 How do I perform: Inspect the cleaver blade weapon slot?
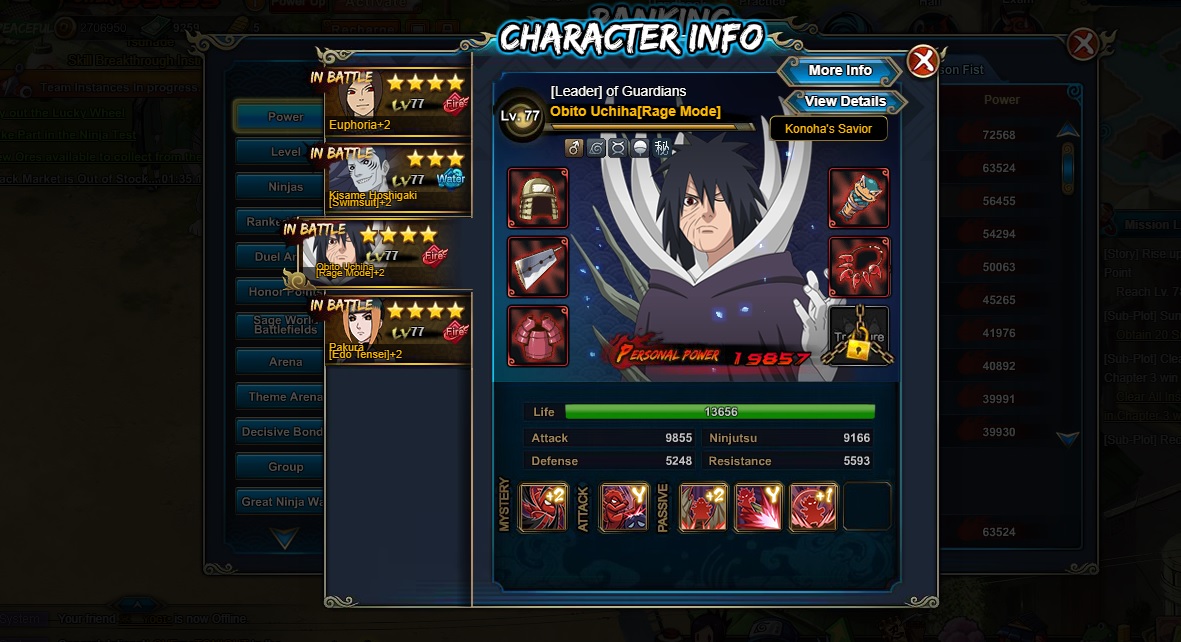point(538,267)
